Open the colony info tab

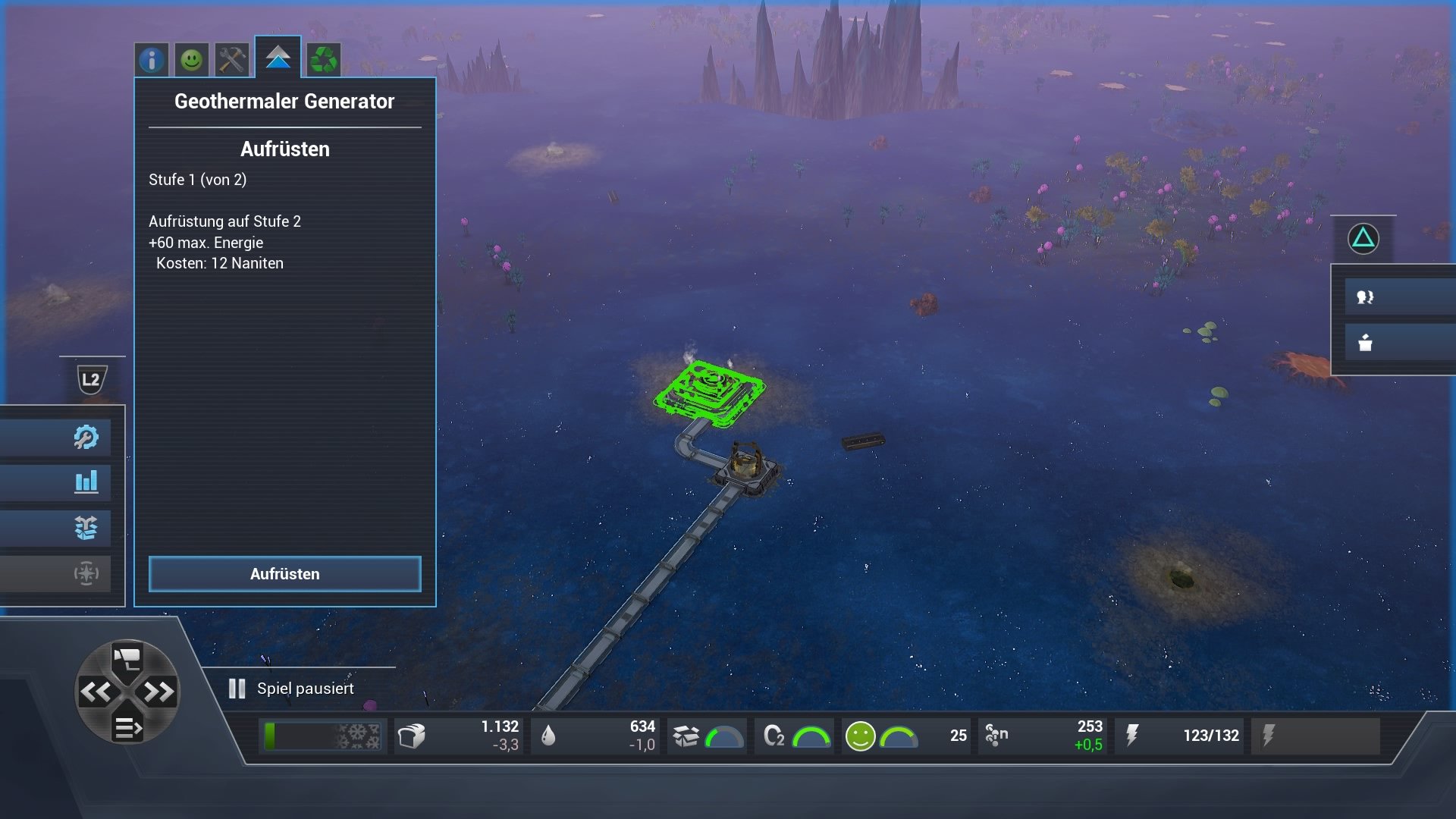[x=151, y=59]
